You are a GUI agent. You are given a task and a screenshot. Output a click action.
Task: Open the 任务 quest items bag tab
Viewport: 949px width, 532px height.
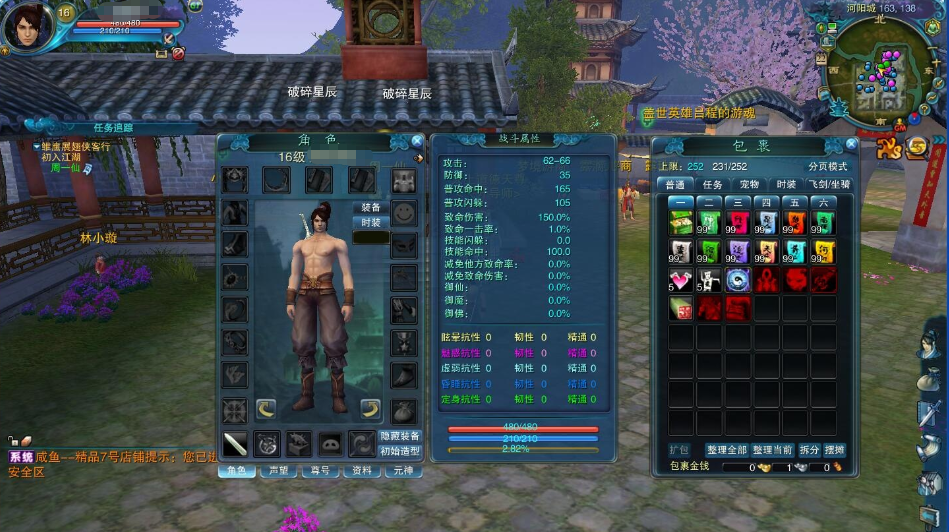coord(712,185)
